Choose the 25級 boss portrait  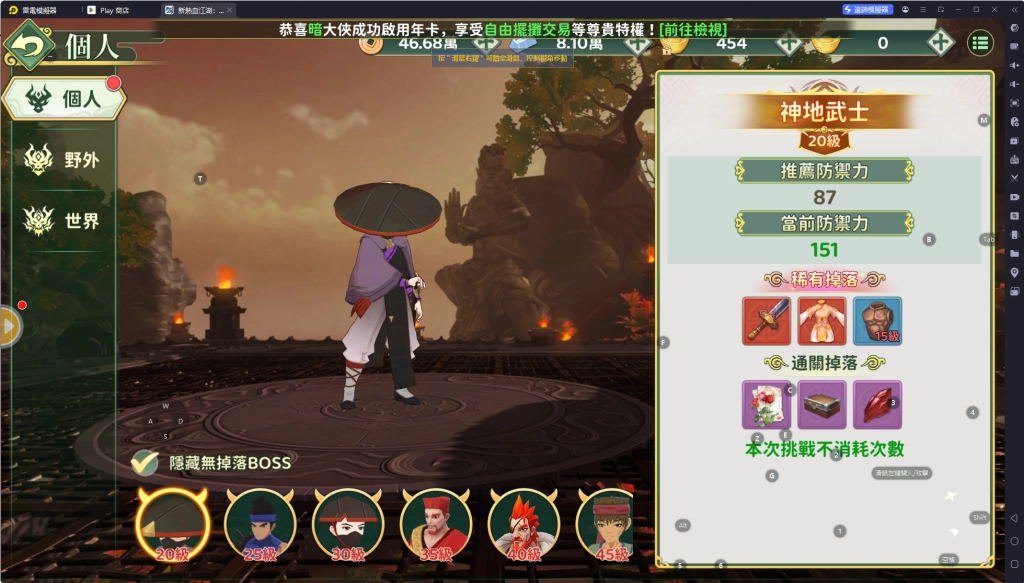click(260, 524)
